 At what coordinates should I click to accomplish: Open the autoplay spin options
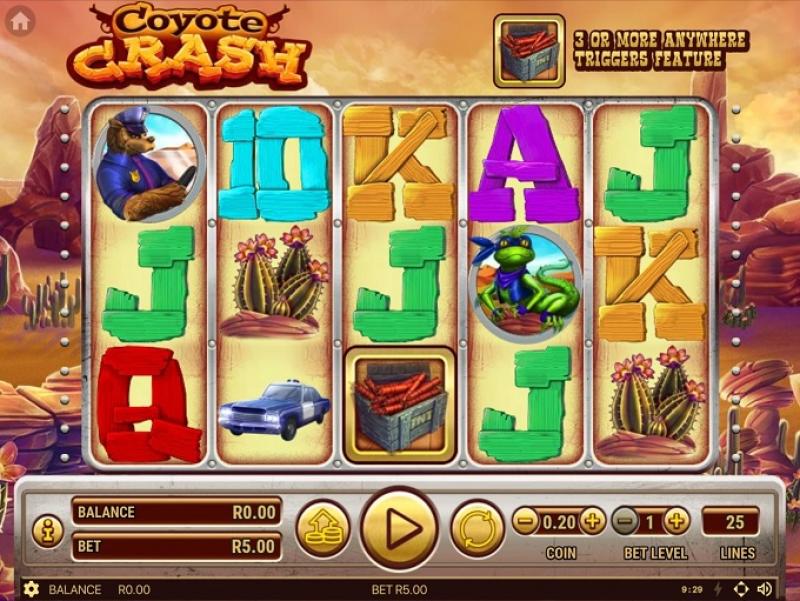[x=477, y=528]
